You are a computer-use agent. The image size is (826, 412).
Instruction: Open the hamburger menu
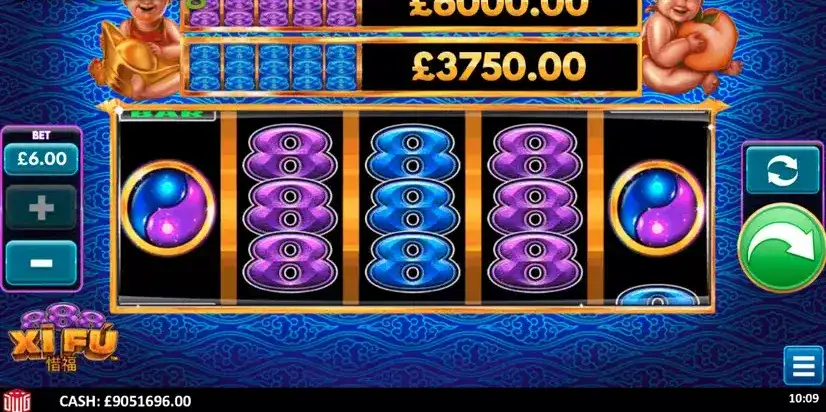[x=802, y=365]
